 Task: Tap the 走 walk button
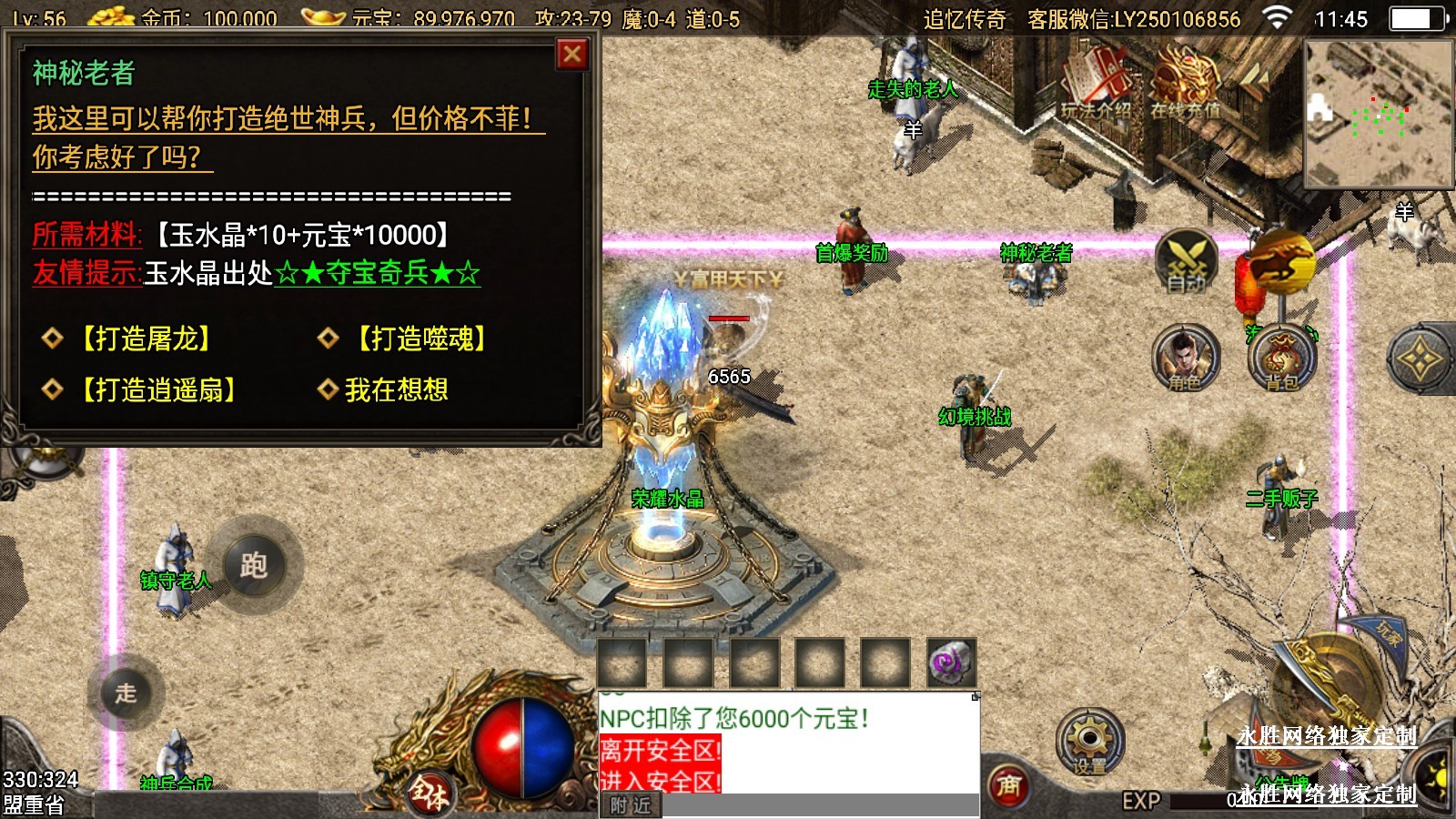126,693
